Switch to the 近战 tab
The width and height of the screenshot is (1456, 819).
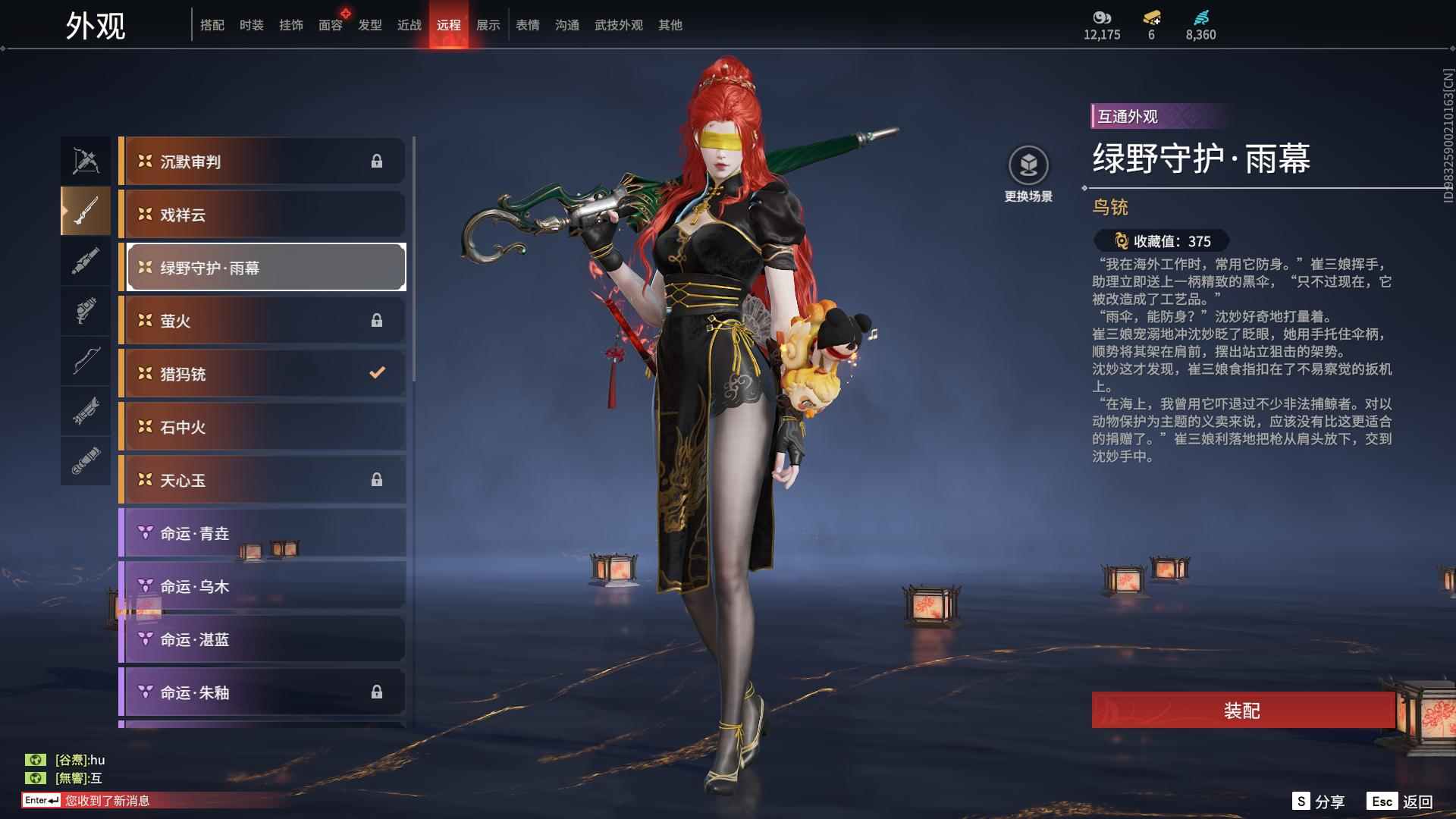(409, 24)
